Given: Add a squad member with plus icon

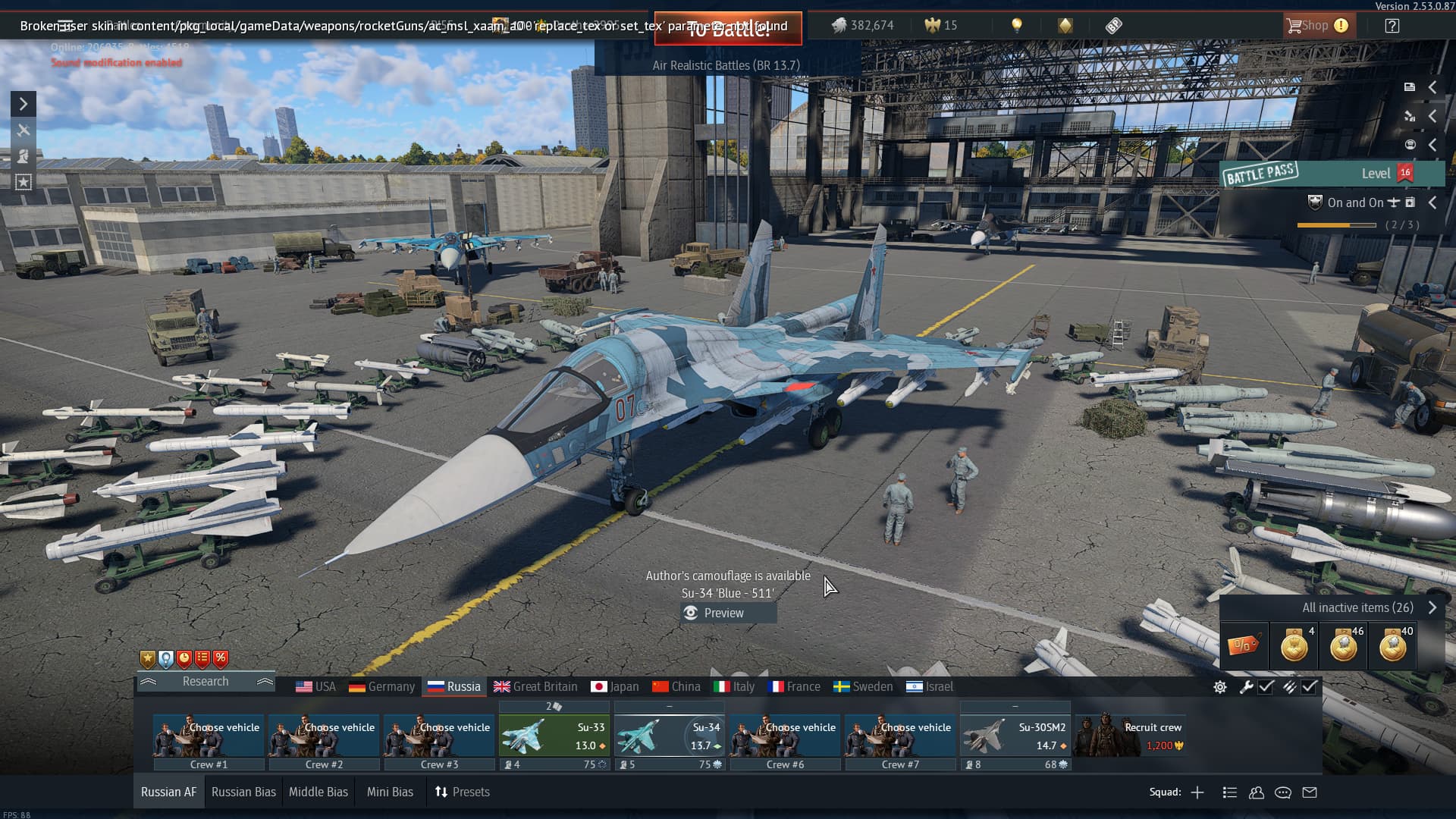Looking at the screenshot, I should (1197, 792).
